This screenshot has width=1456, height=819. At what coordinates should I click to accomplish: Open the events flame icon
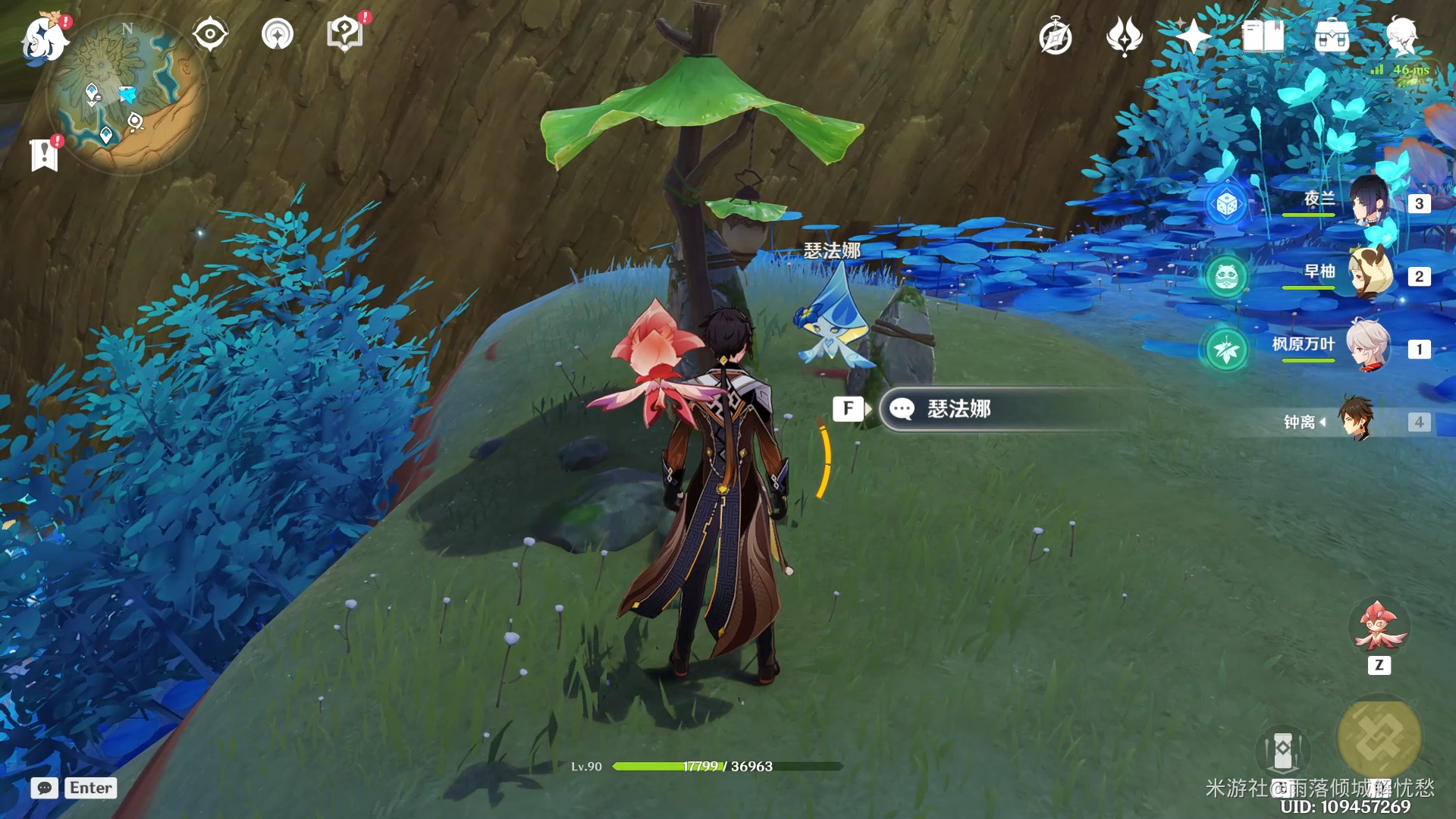[x=1124, y=36]
